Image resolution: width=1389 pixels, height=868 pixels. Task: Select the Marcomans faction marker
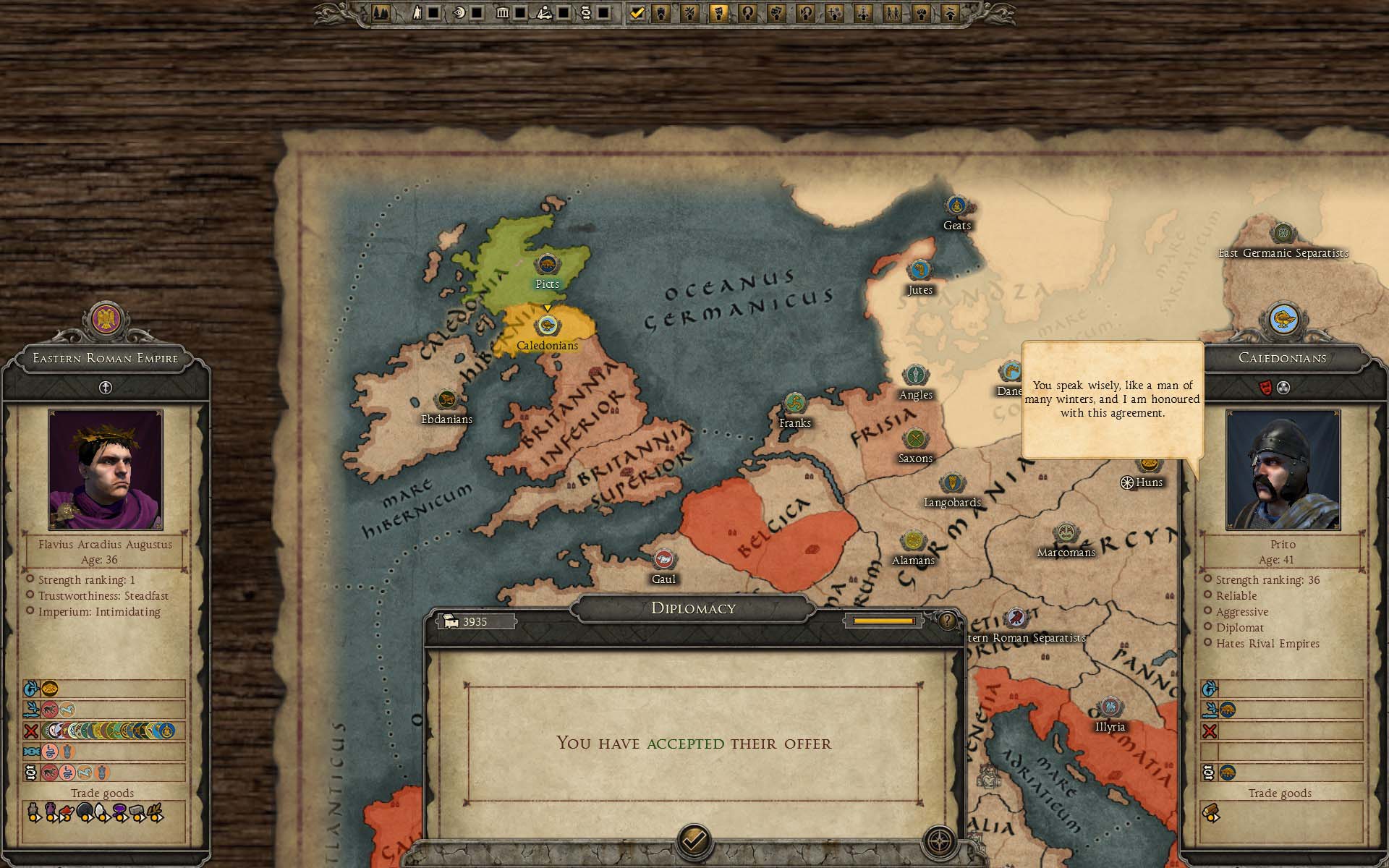[1066, 534]
